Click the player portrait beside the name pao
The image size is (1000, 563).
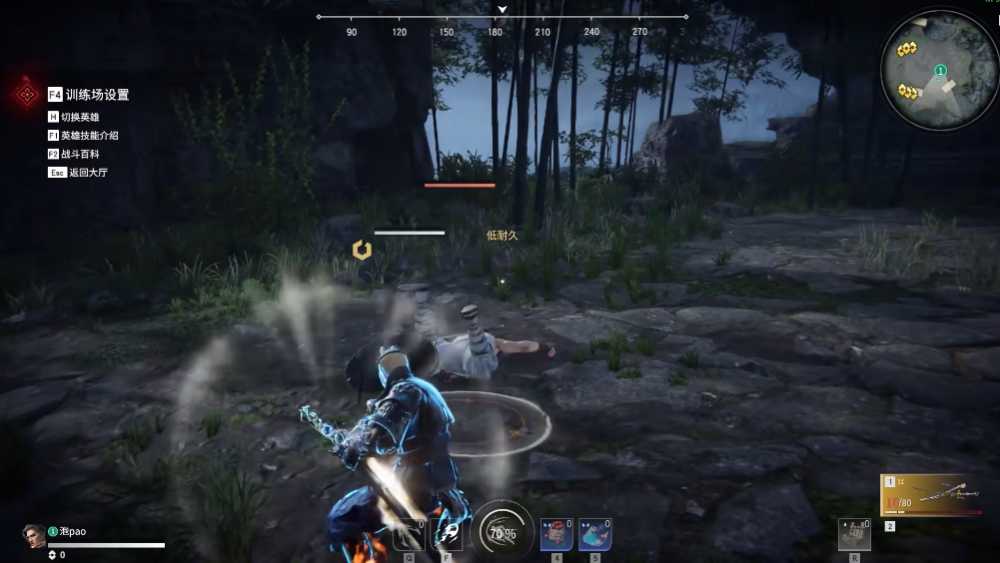click(x=34, y=537)
